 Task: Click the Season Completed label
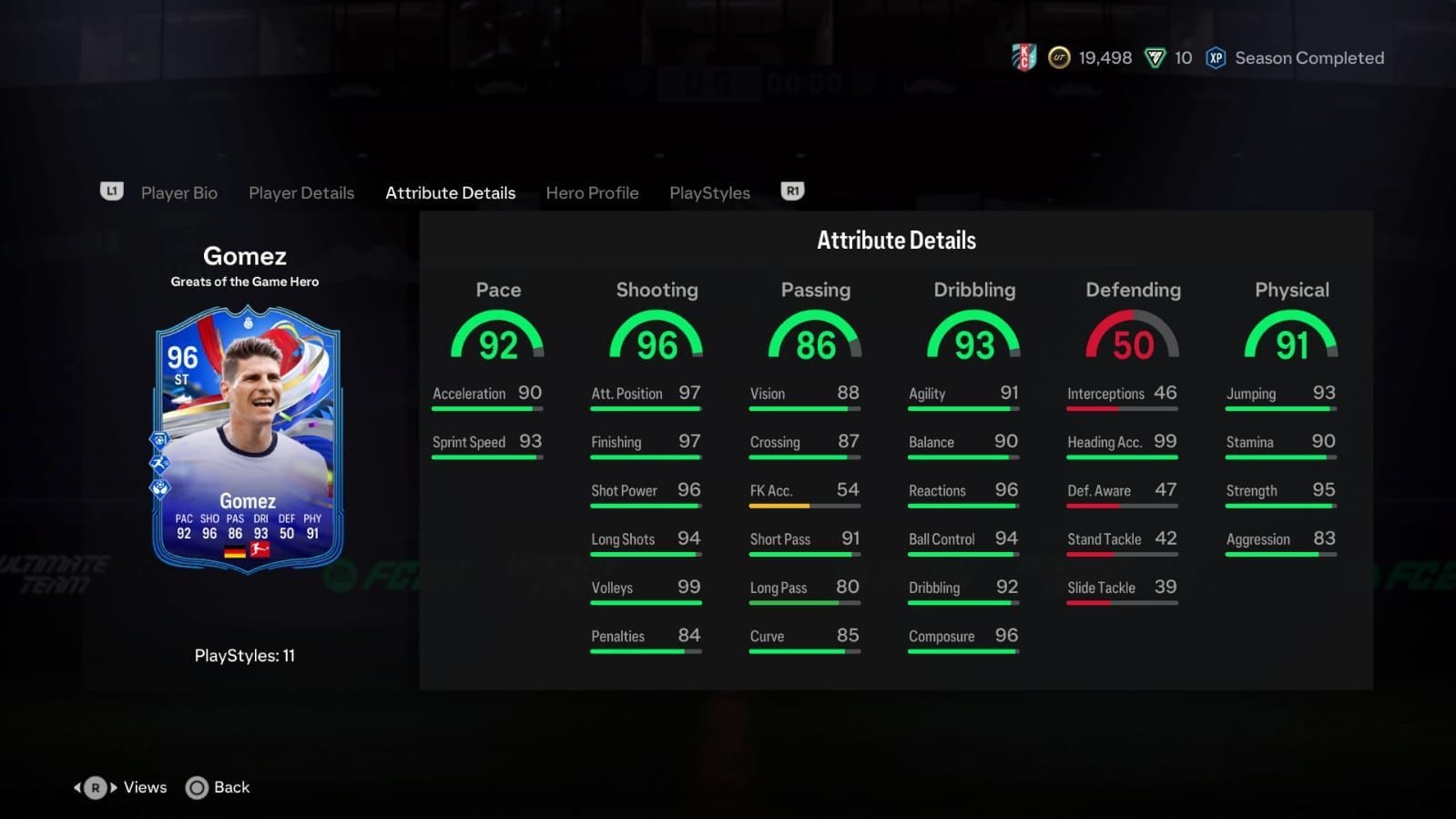tap(1308, 57)
